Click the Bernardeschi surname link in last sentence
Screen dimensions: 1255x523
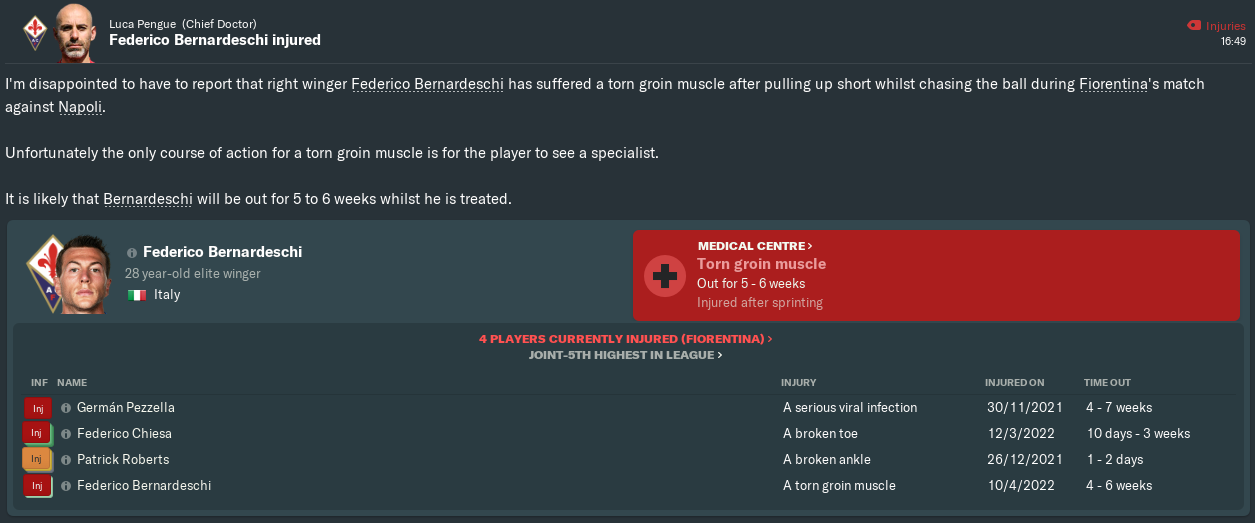[x=147, y=199]
